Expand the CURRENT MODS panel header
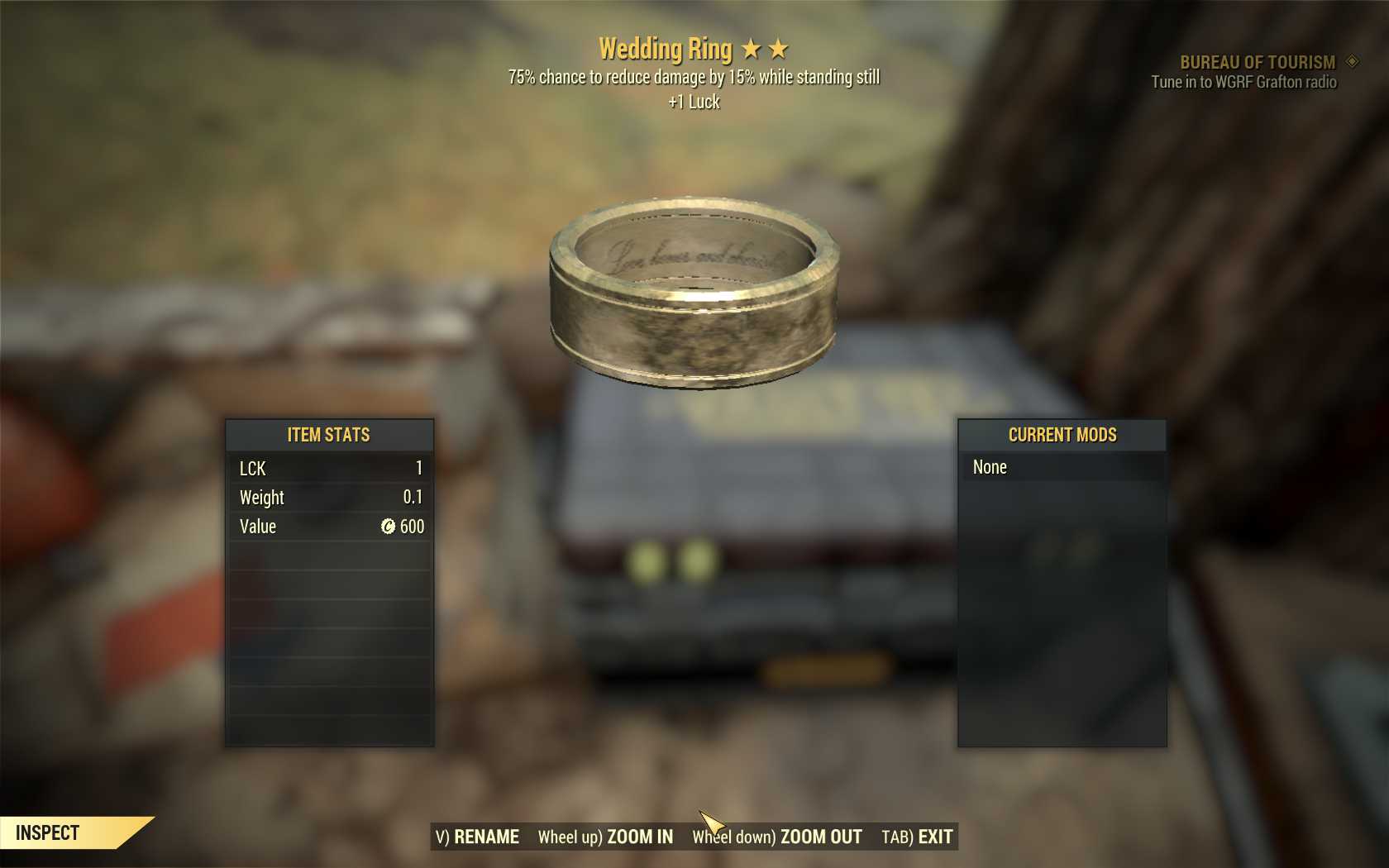 (x=1062, y=435)
